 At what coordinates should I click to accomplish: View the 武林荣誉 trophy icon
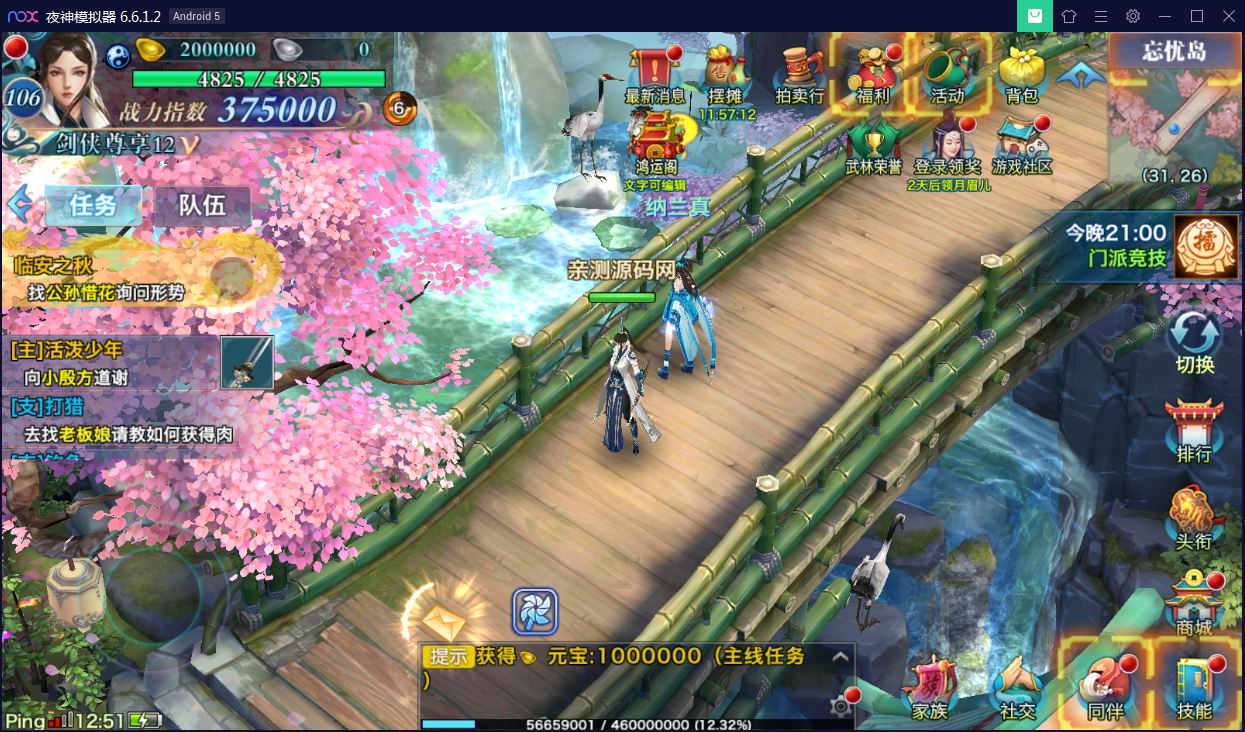(x=873, y=146)
